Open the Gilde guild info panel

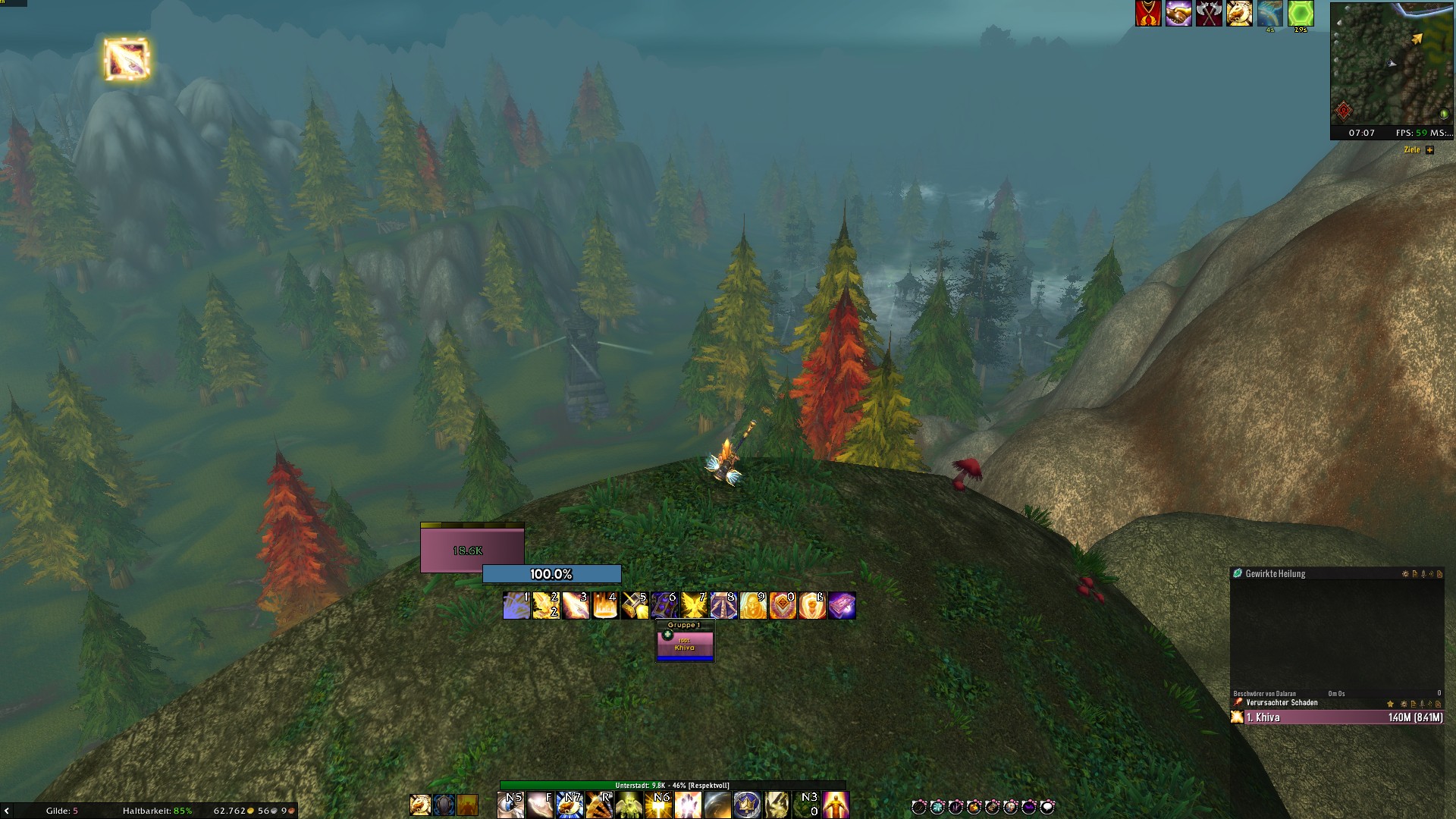coord(61,811)
